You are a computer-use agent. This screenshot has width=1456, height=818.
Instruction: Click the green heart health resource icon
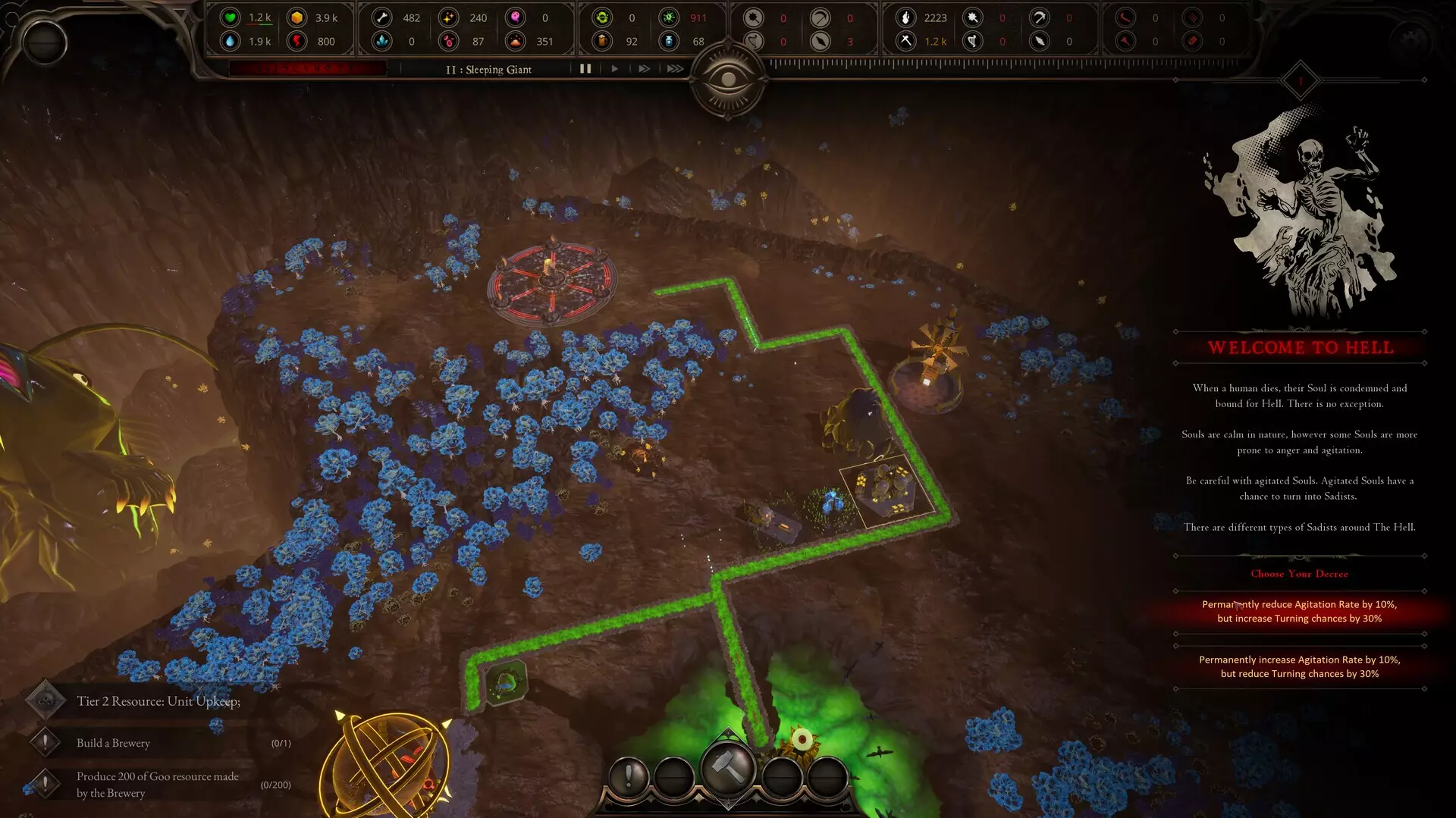point(231,17)
